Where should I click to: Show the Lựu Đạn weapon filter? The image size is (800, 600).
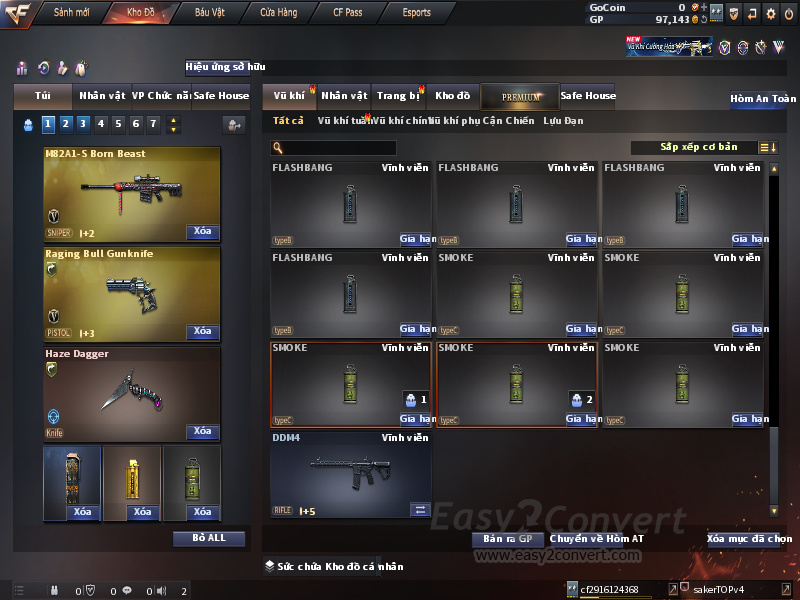563,121
